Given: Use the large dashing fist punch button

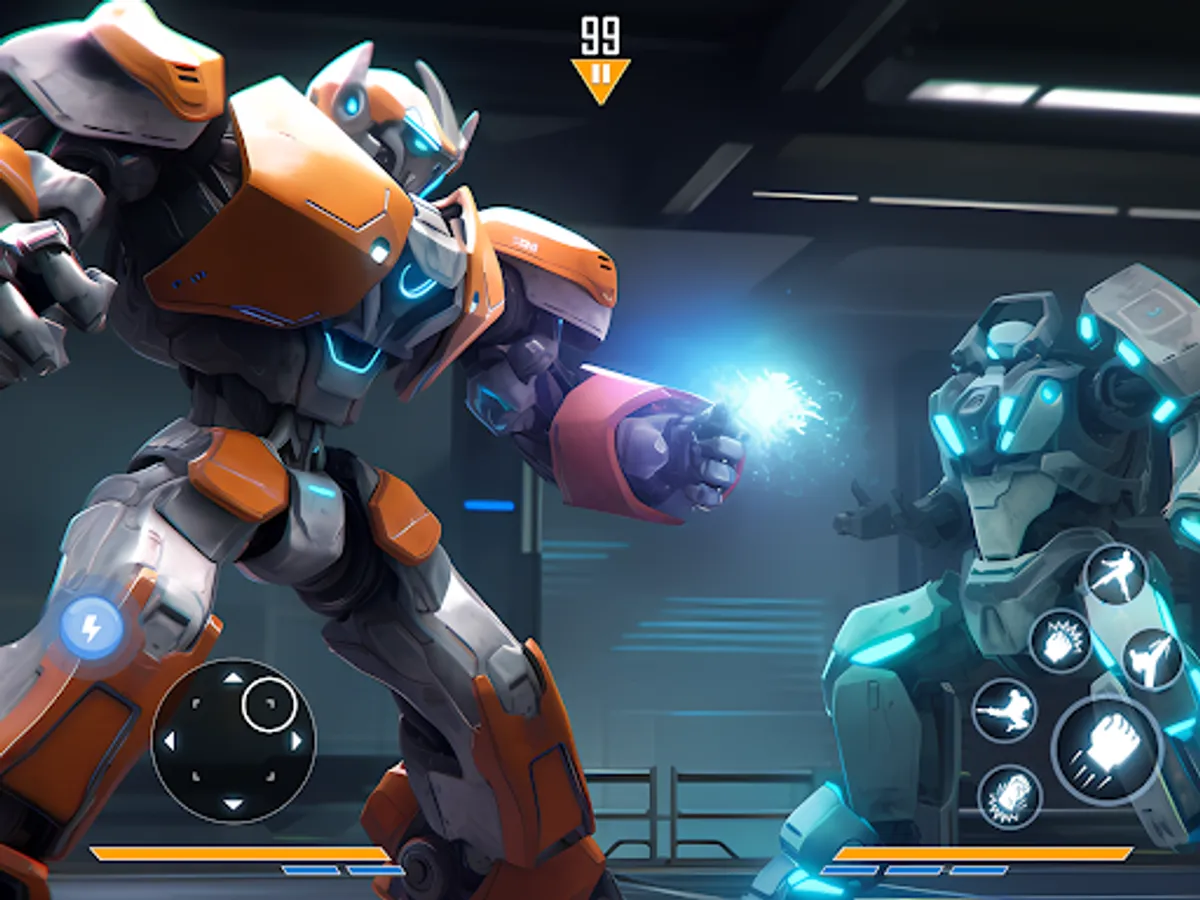Looking at the screenshot, I should 1105,749.
